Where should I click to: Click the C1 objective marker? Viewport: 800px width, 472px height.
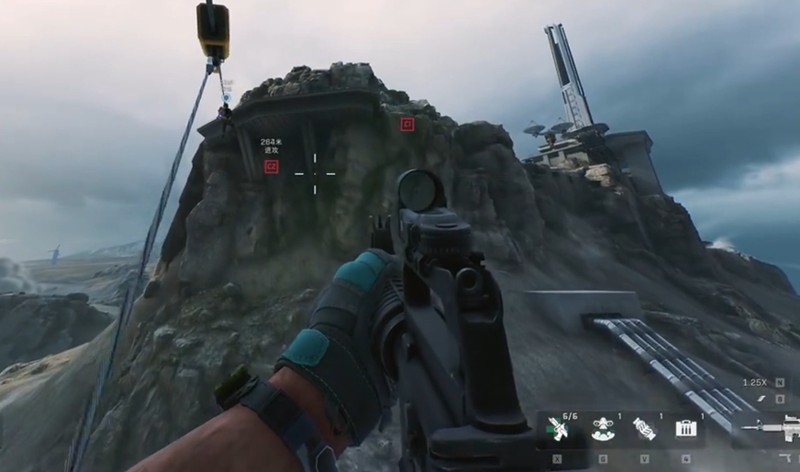click(x=407, y=124)
